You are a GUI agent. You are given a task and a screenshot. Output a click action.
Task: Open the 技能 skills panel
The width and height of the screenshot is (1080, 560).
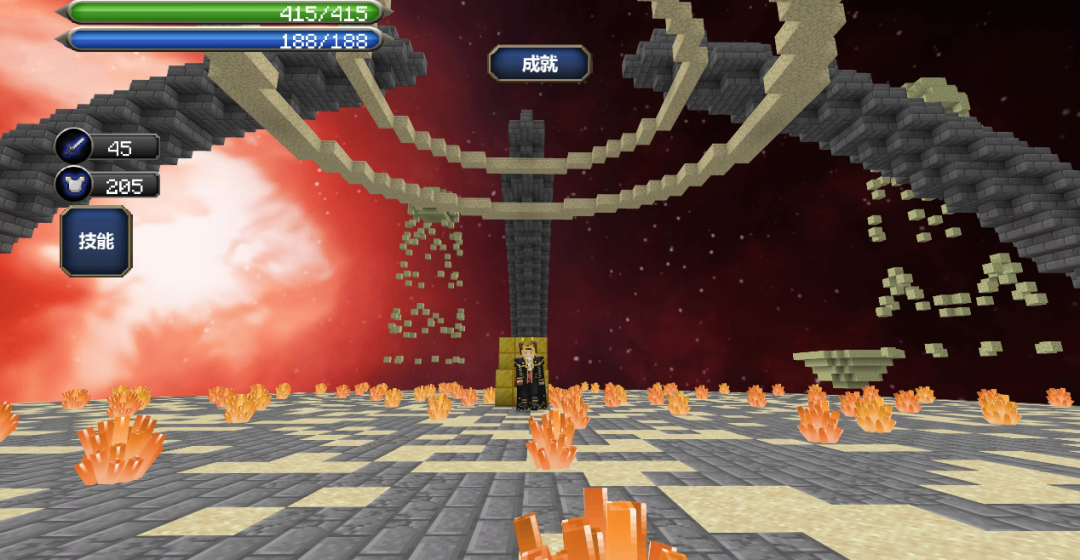pos(96,241)
